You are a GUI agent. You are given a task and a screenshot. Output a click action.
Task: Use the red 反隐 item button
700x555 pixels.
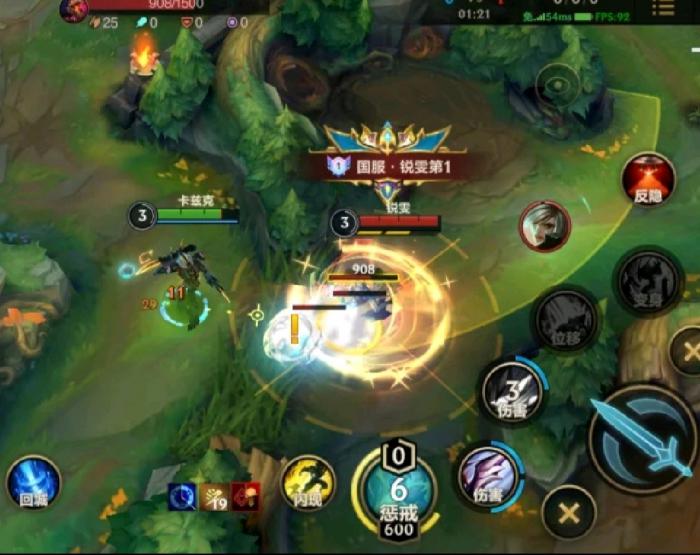648,180
